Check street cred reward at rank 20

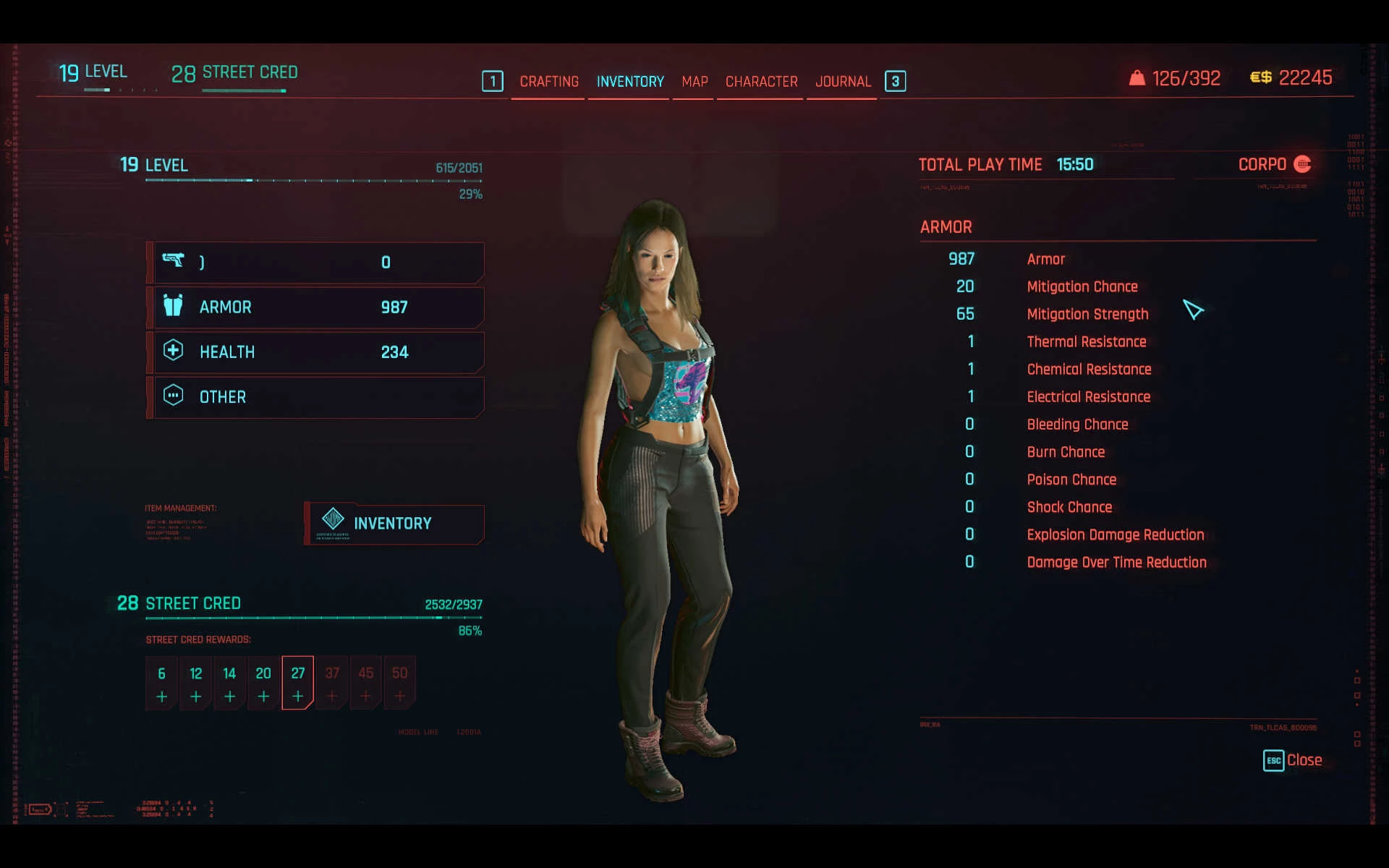pos(263,683)
